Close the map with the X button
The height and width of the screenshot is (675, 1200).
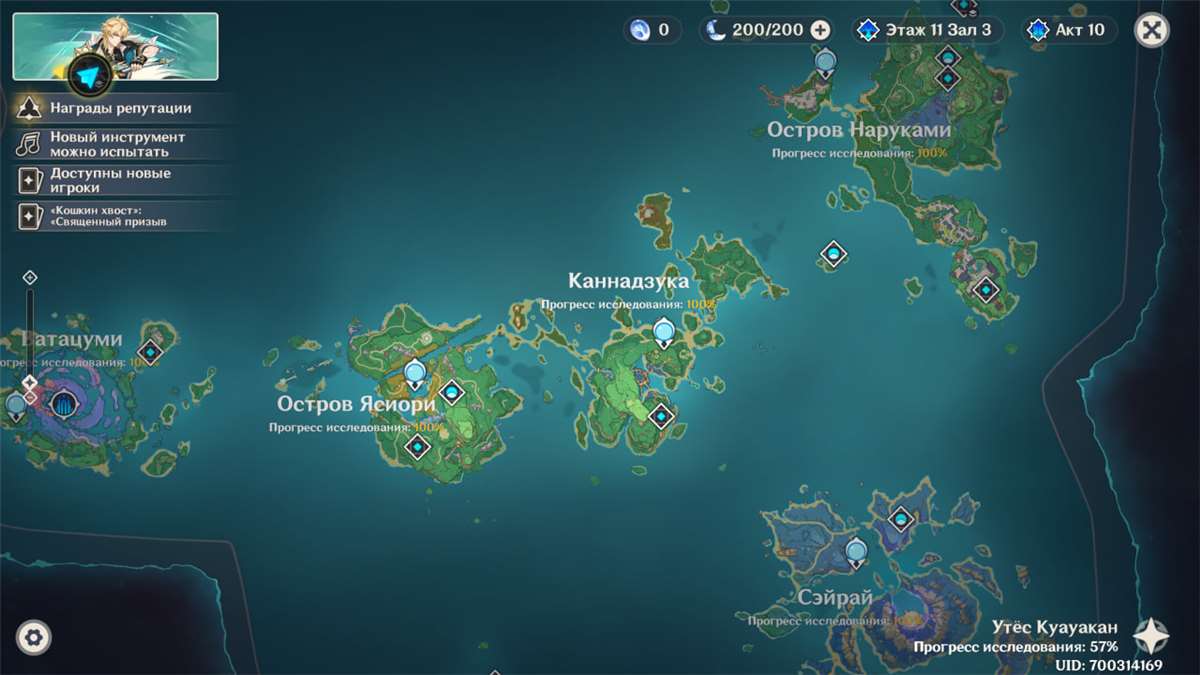tap(1152, 30)
